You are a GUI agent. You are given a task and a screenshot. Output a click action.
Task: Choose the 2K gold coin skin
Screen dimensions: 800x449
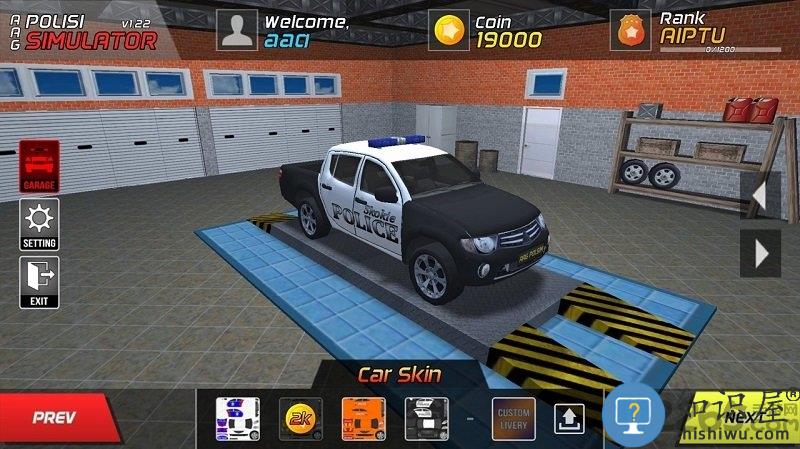299,418
